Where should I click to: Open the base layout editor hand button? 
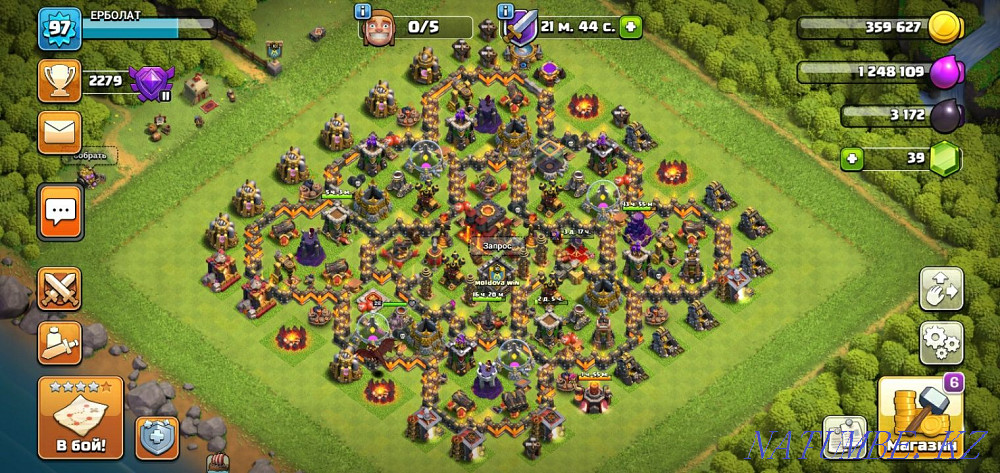click(941, 289)
